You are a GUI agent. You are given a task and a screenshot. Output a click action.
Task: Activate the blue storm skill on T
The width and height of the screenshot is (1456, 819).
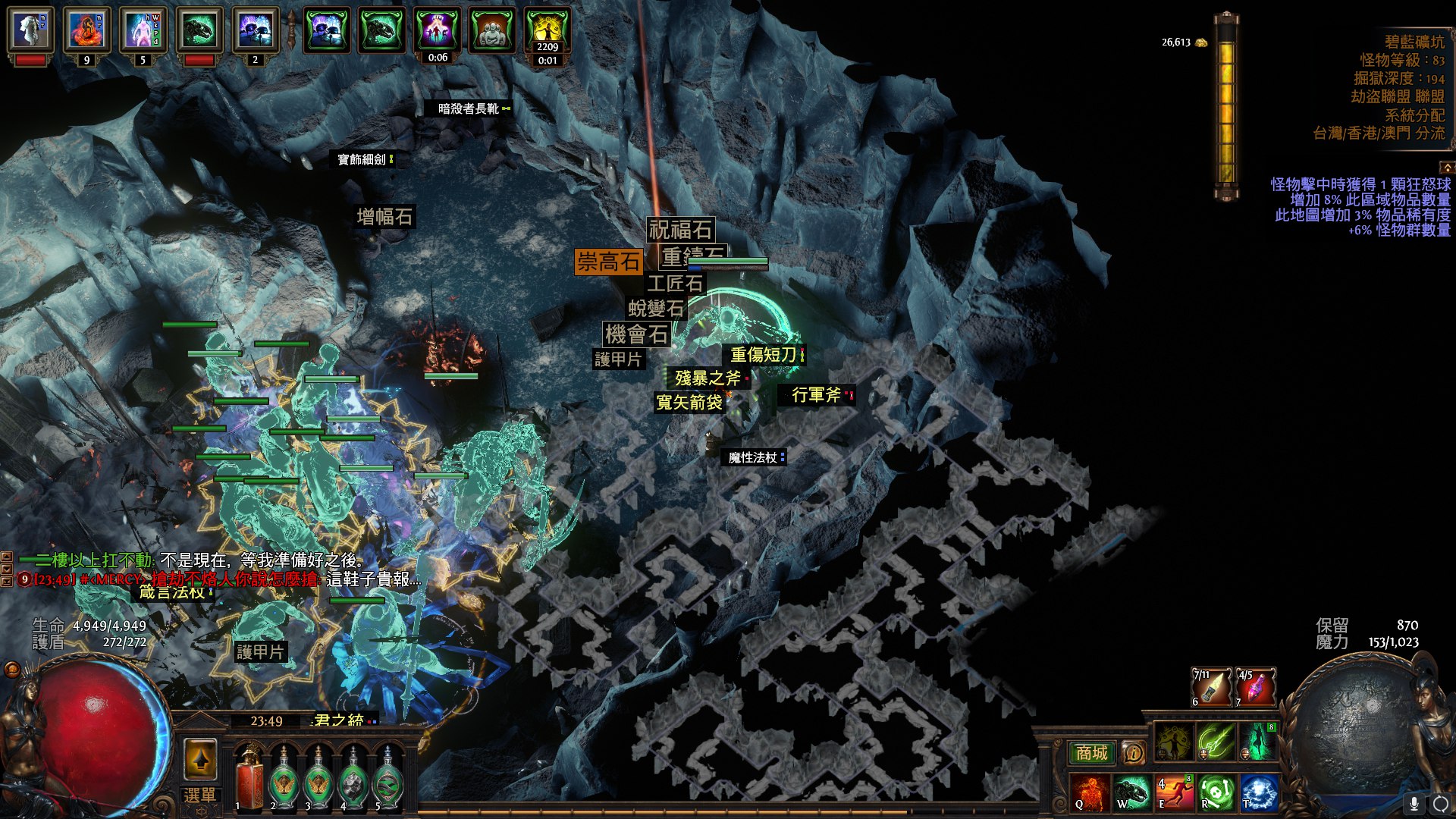[1258, 792]
